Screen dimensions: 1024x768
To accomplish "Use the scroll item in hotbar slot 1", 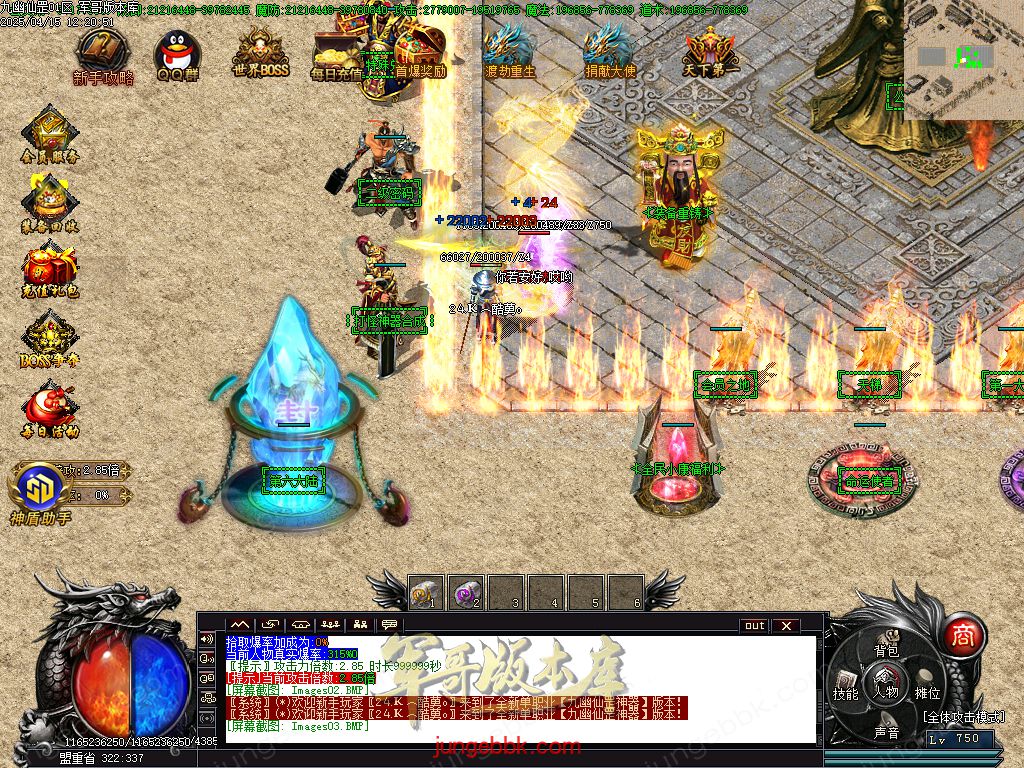I will tap(425, 593).
